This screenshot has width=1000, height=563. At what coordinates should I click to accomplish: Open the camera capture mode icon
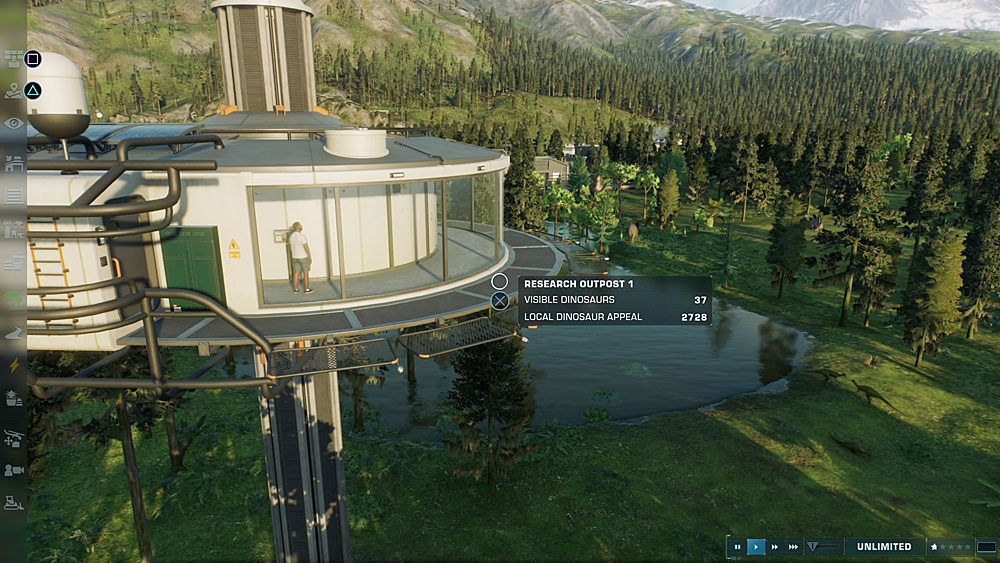click(14, 470)
